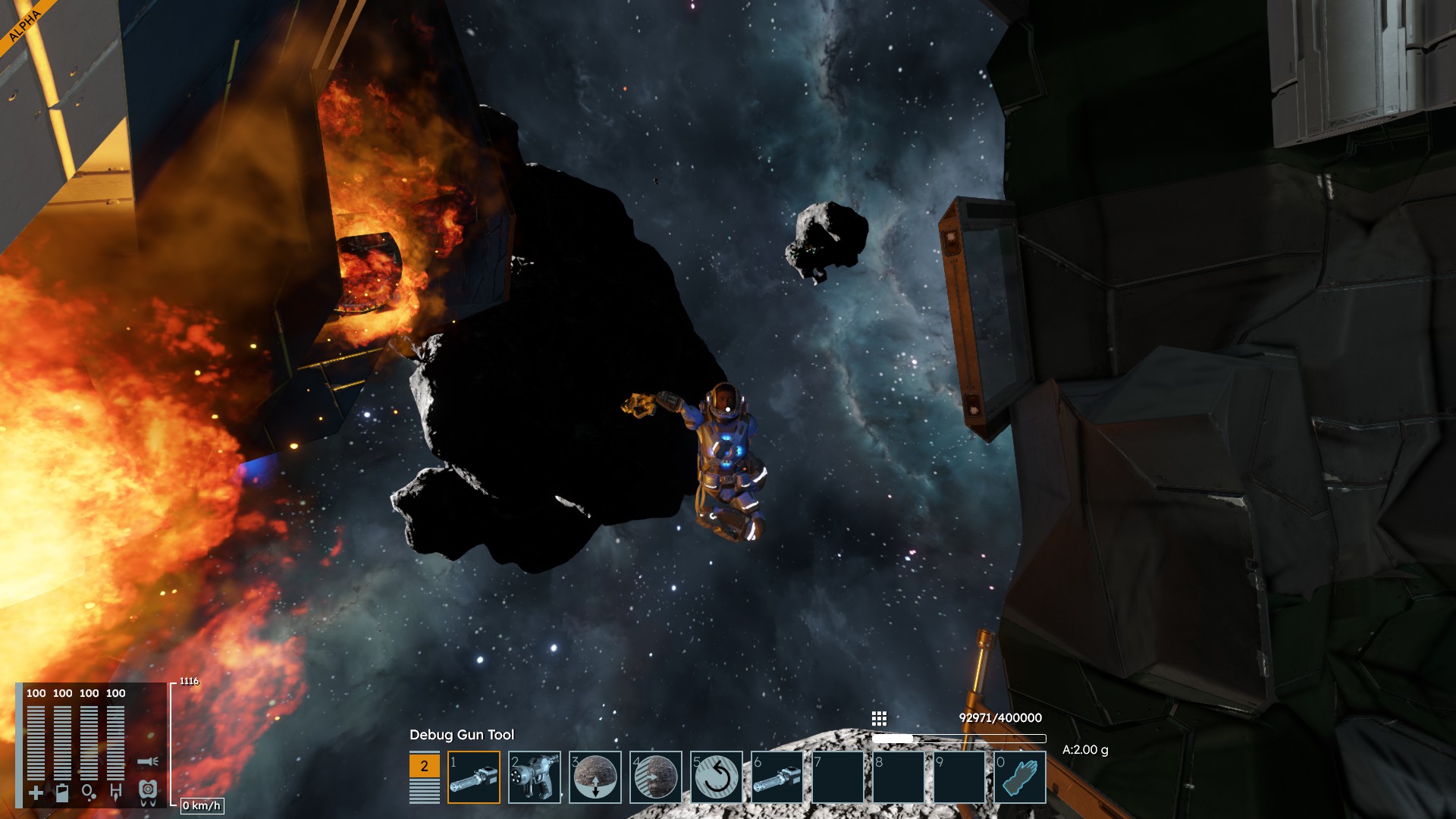Toggle the jetpack icon

(x=148, y=791)
